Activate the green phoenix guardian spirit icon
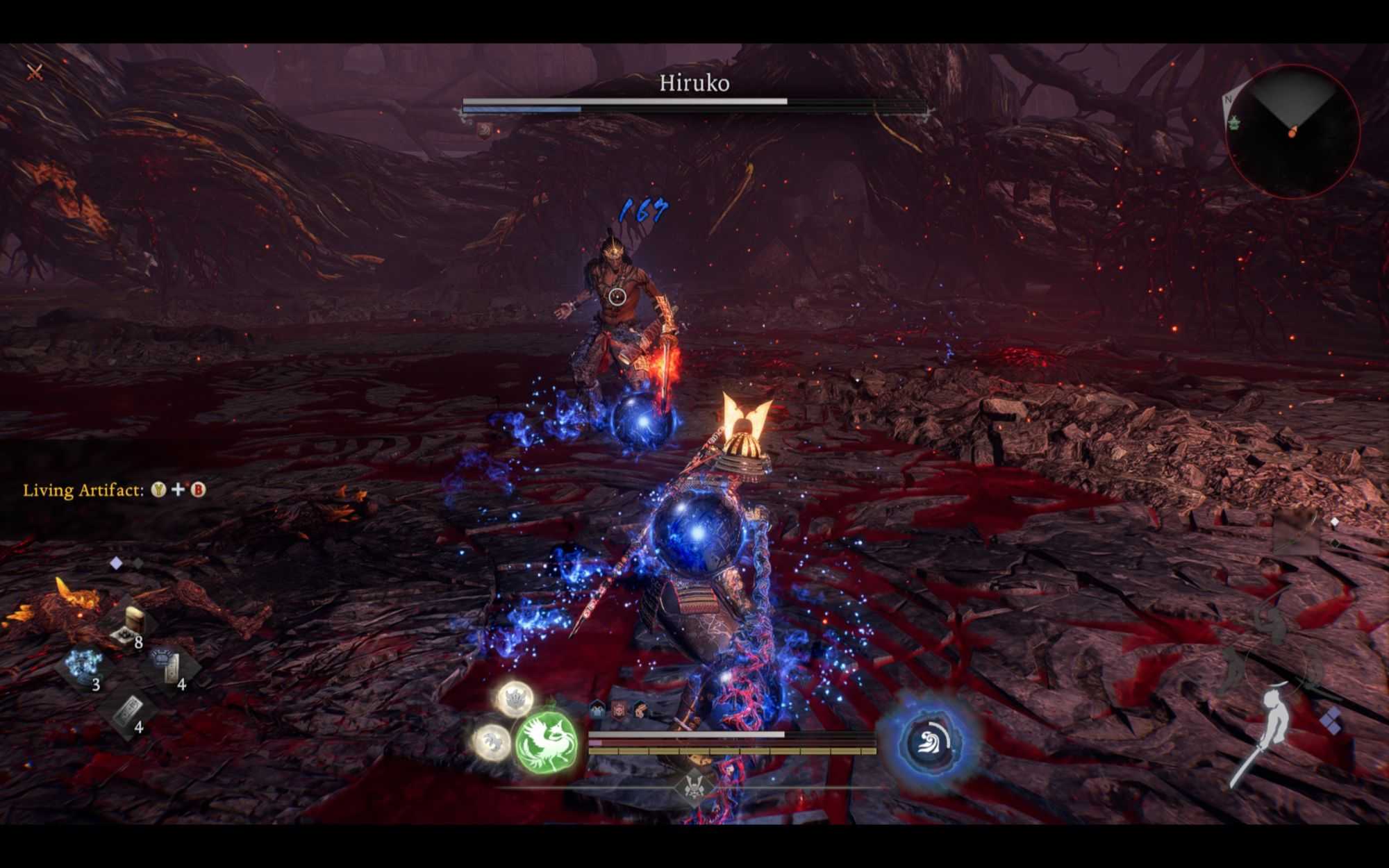Image resolution: width=1389 pixels, height=868 pixels. coord(547,743)
